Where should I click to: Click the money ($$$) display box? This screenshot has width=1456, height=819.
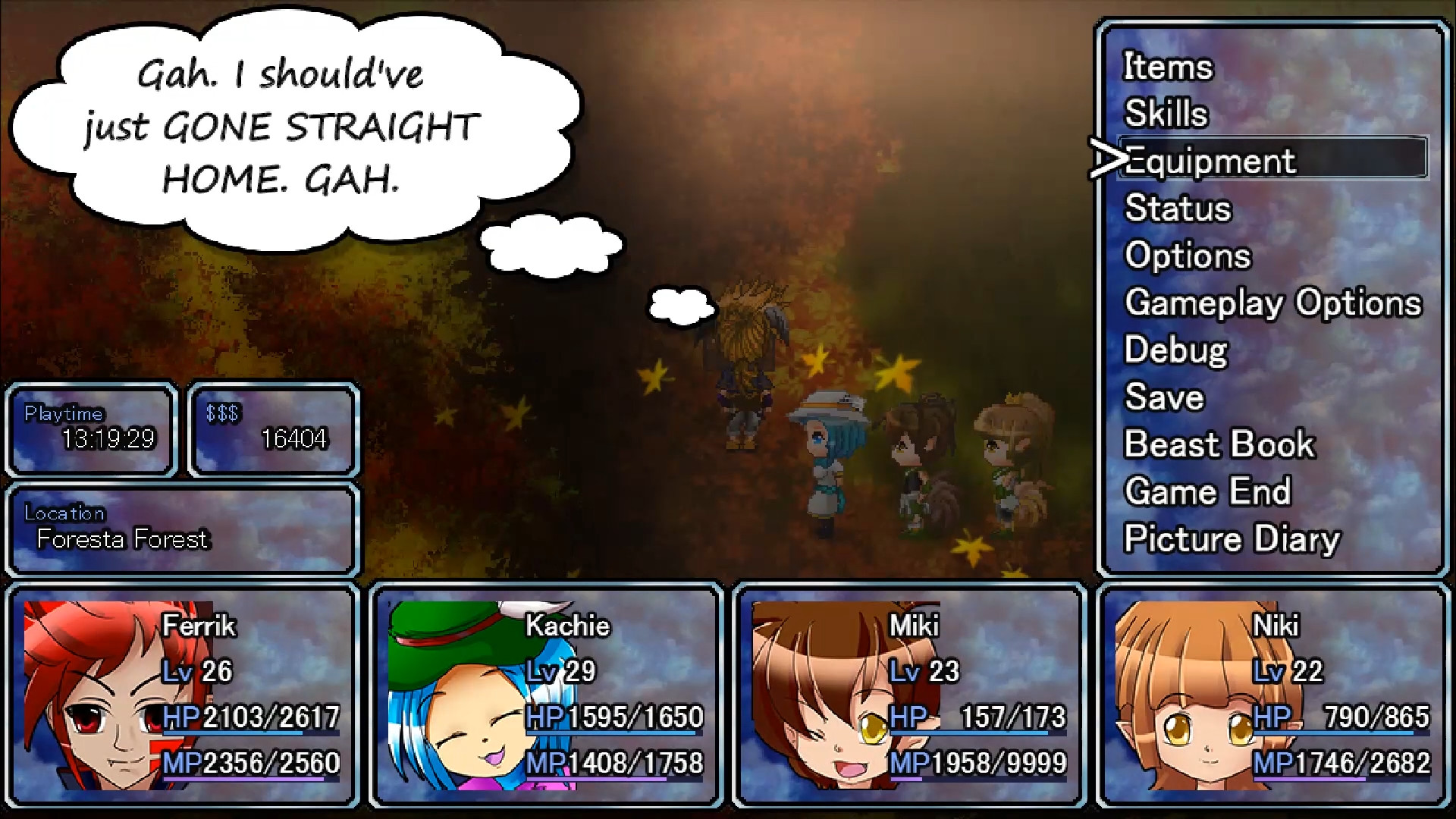click(x=273, y=429)
